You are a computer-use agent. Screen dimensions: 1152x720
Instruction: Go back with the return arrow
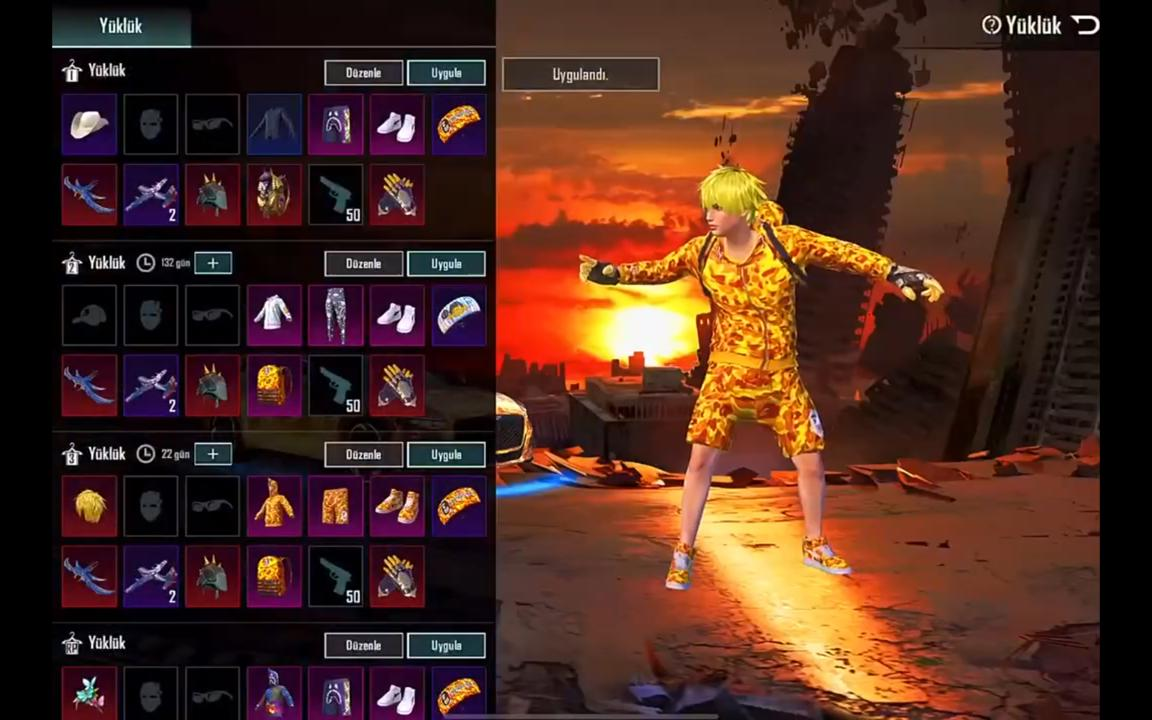(1086, 25)
